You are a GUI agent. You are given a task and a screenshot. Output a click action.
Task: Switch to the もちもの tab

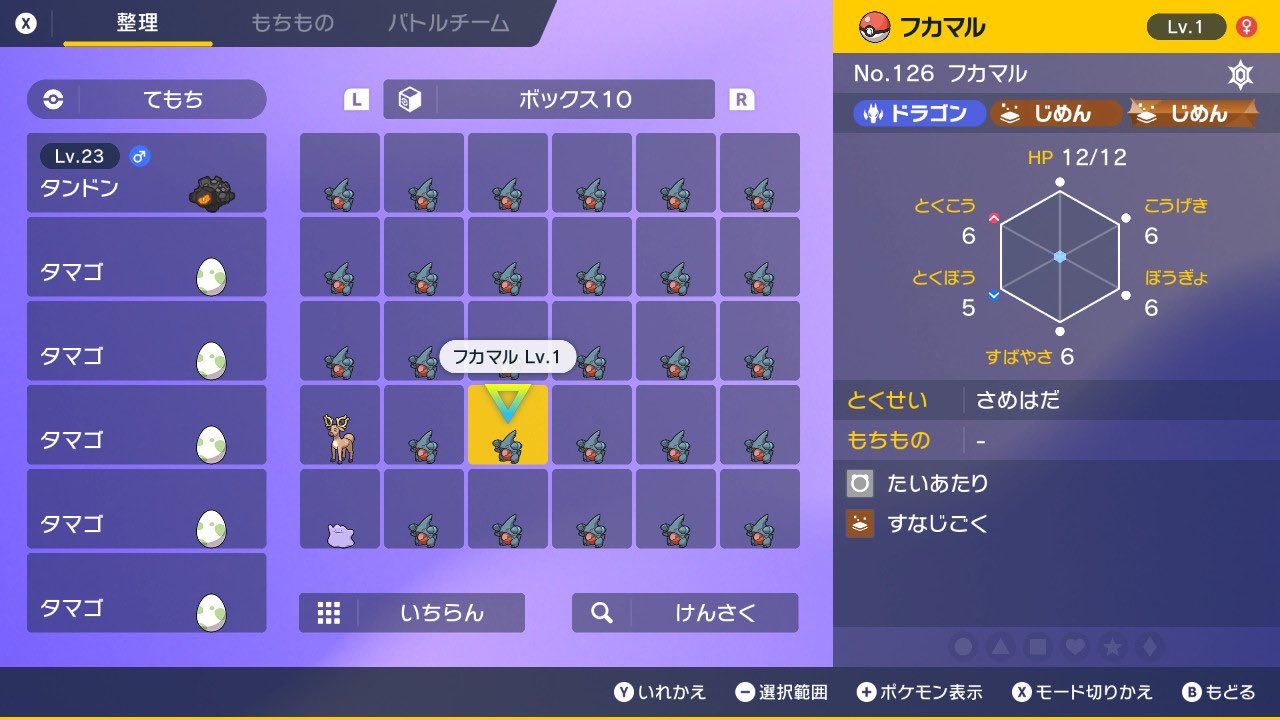tap(295, 22)
